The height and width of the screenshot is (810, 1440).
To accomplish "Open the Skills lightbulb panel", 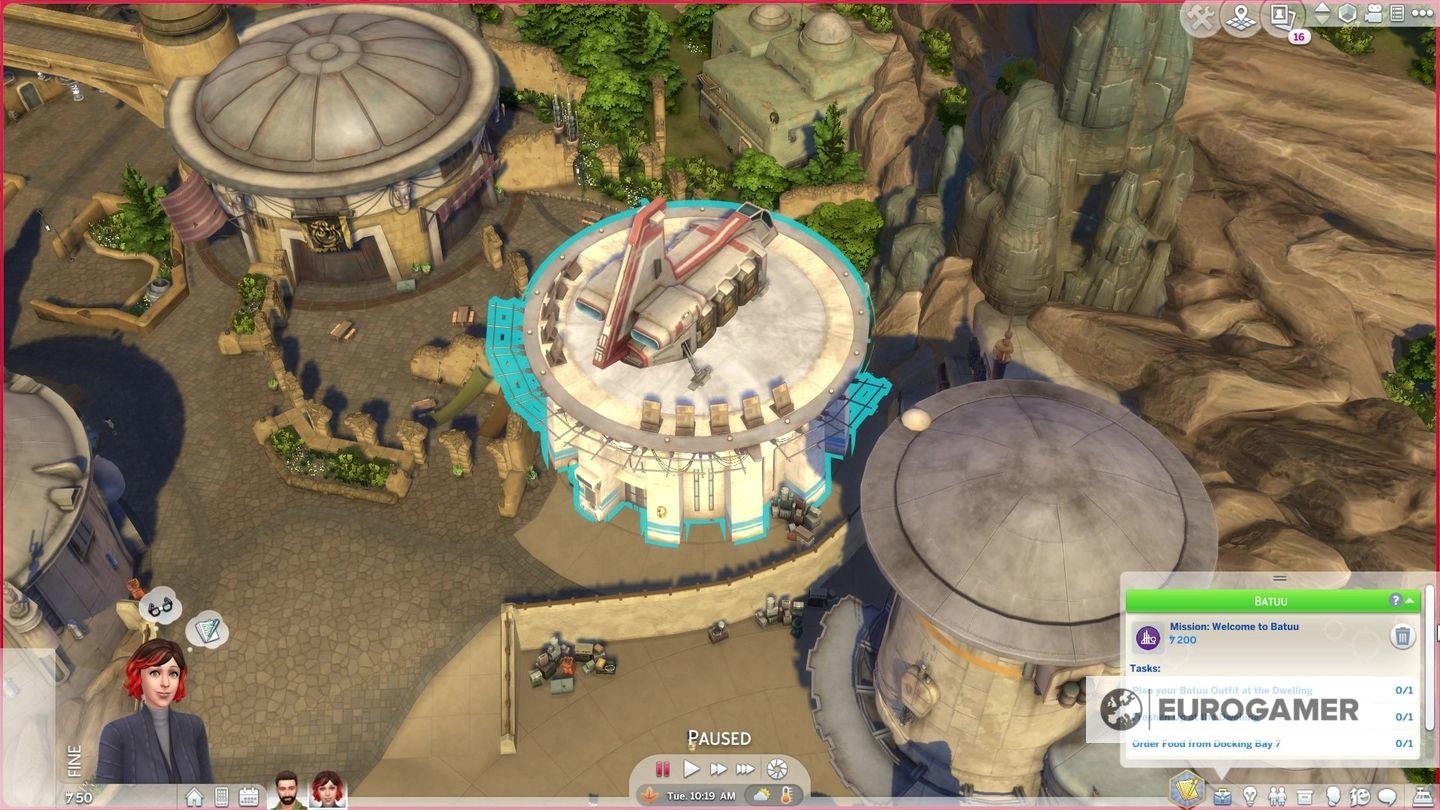I will (1250, 796).
